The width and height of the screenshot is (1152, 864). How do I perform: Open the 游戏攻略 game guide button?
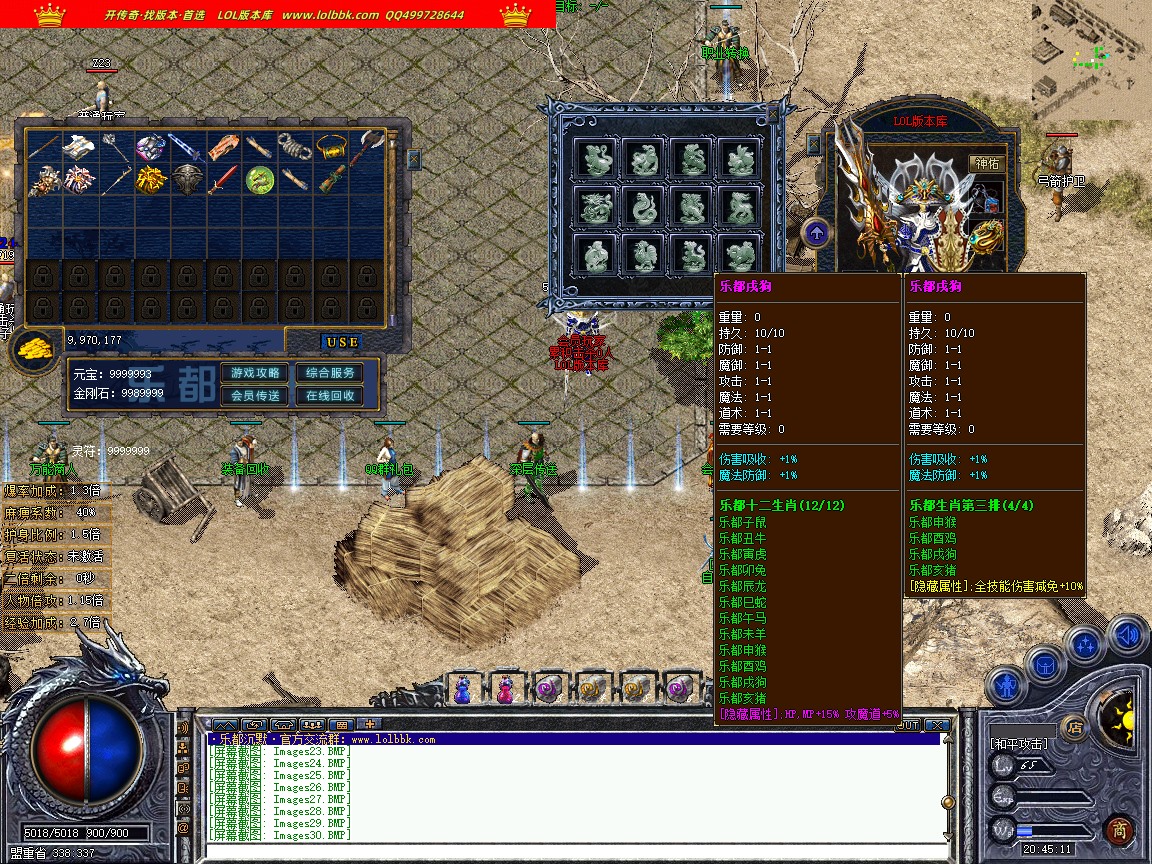(x=255, y=373)
